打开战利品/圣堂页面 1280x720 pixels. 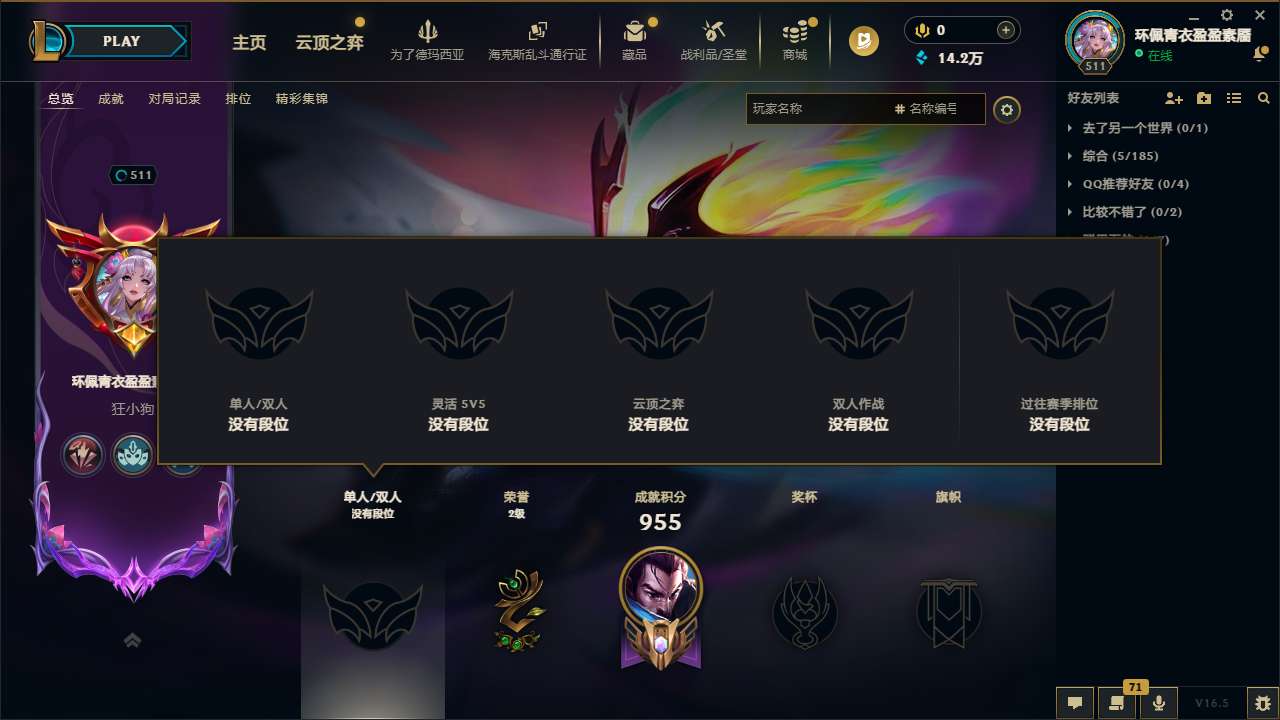coord(713,35)
